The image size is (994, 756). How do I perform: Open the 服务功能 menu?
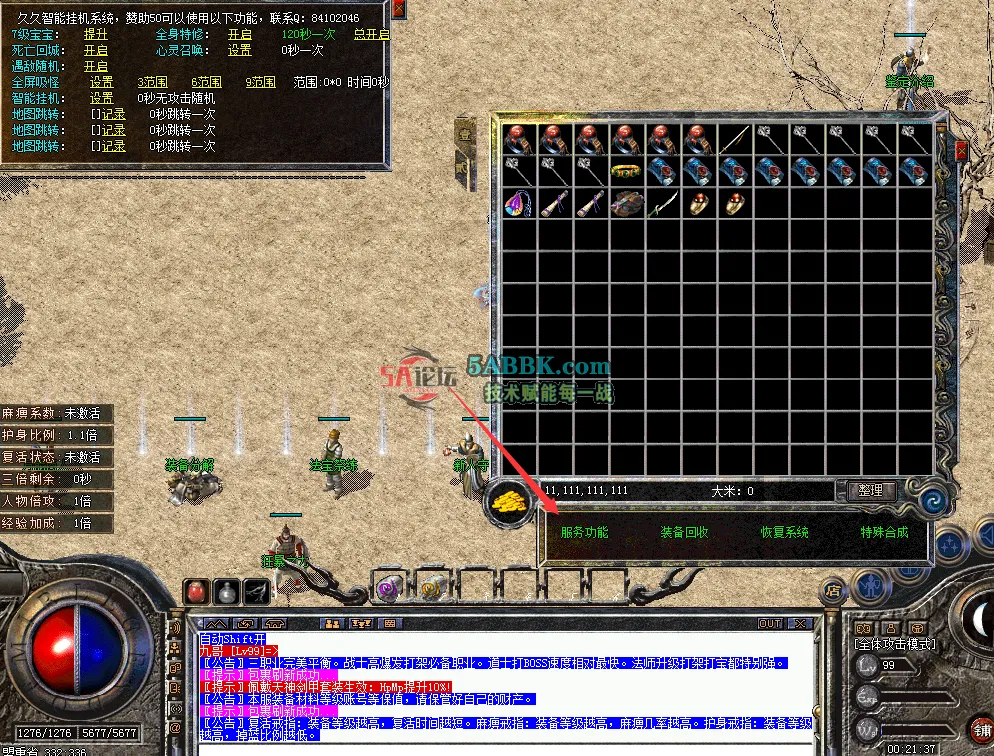(x=584, y=533)
